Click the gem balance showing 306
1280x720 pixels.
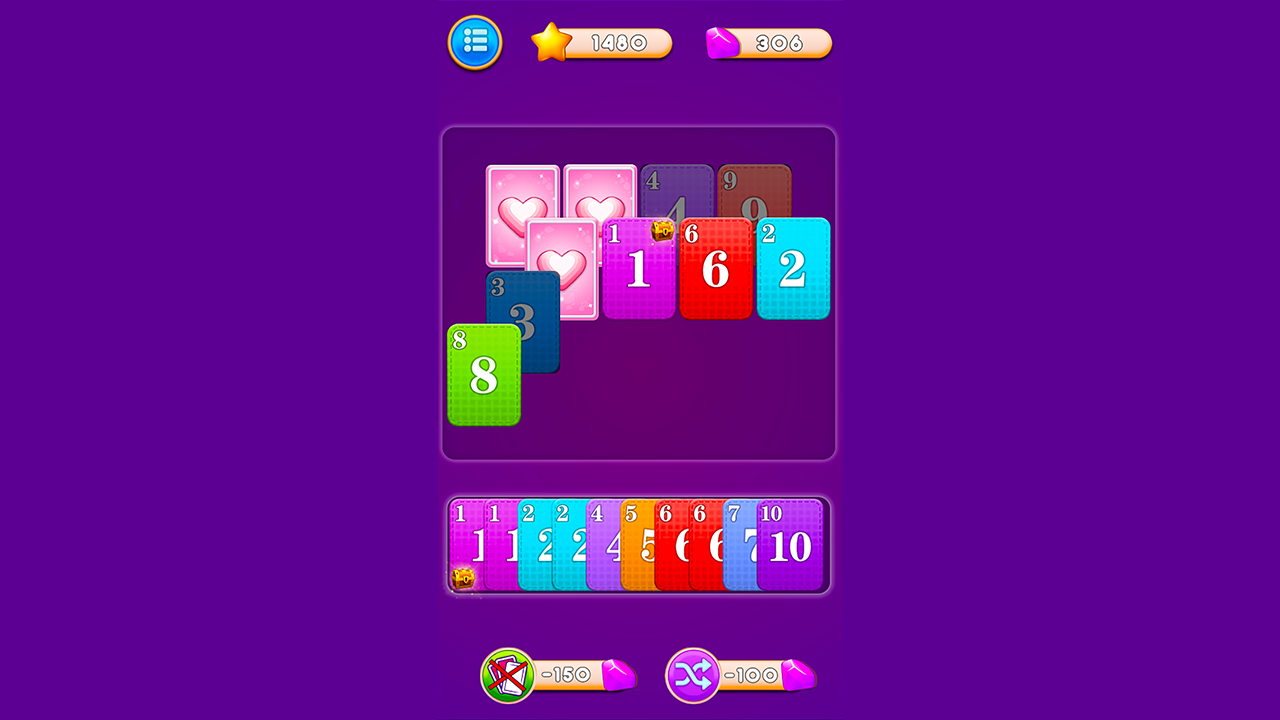point(780,42)
